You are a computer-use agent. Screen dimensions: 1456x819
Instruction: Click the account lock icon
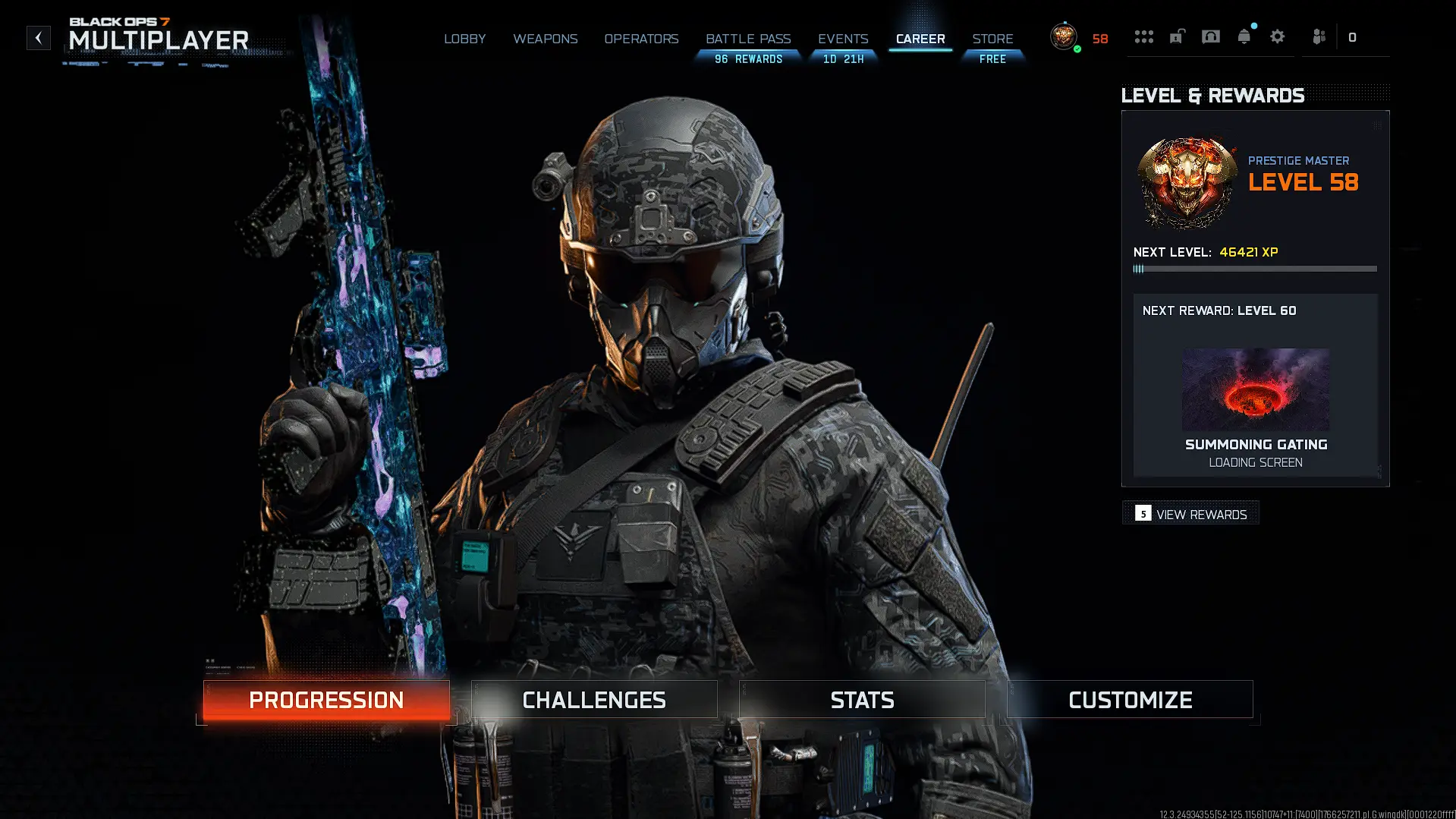1177,36
